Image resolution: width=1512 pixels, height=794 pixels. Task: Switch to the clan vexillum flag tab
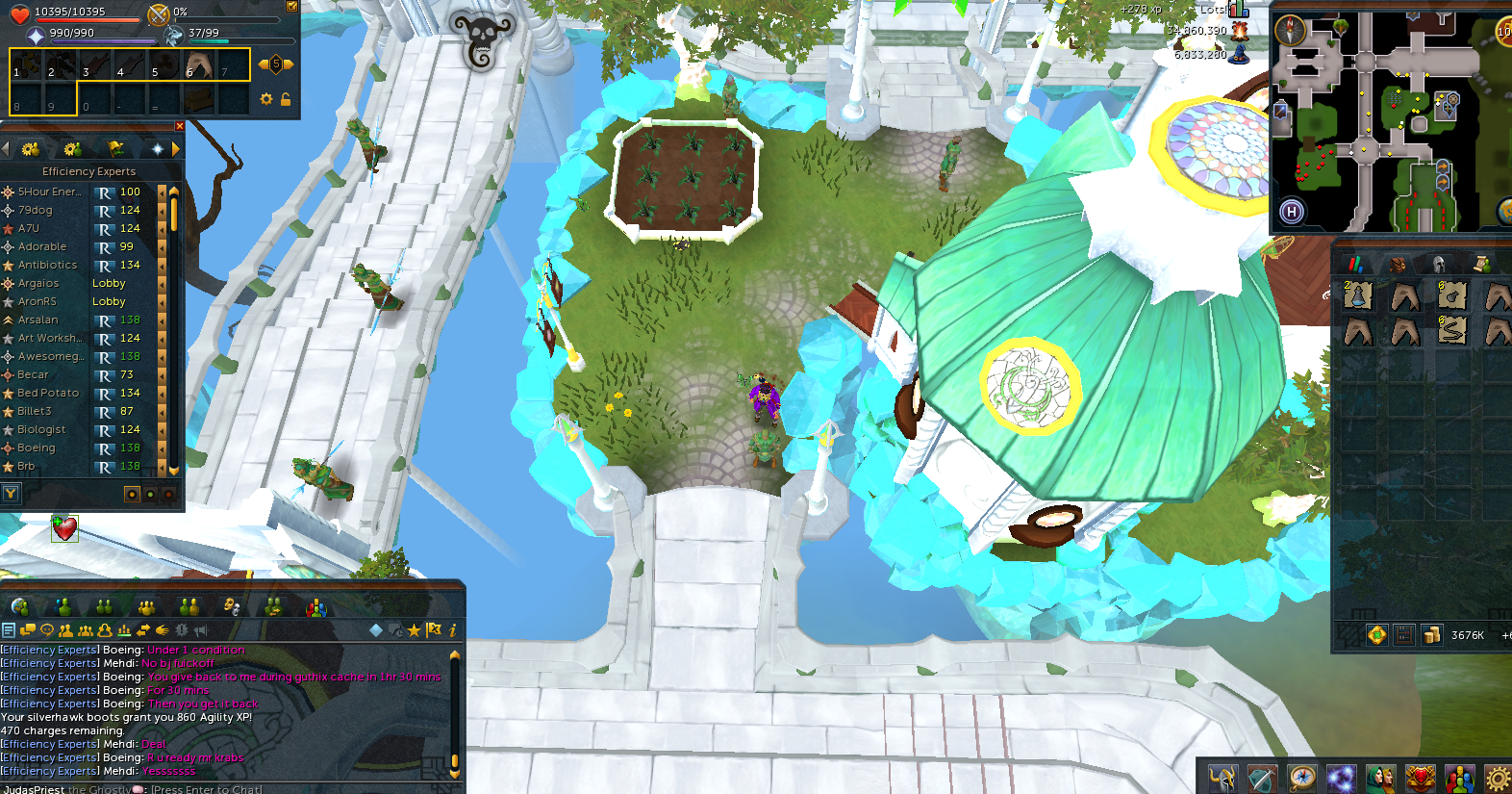click(116, 149)
